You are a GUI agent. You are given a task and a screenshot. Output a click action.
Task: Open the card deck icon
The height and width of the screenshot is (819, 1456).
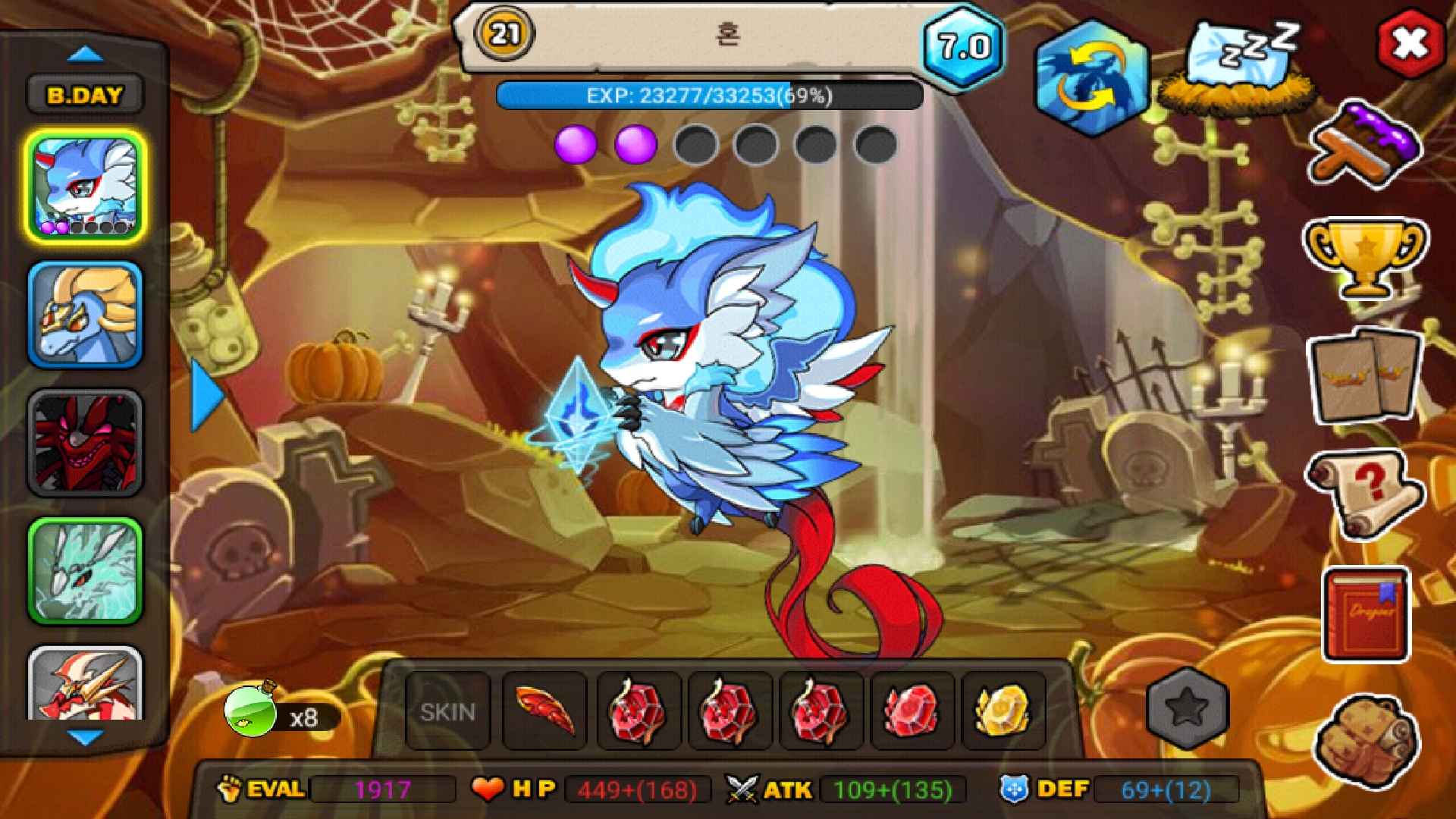point(1365,376)
